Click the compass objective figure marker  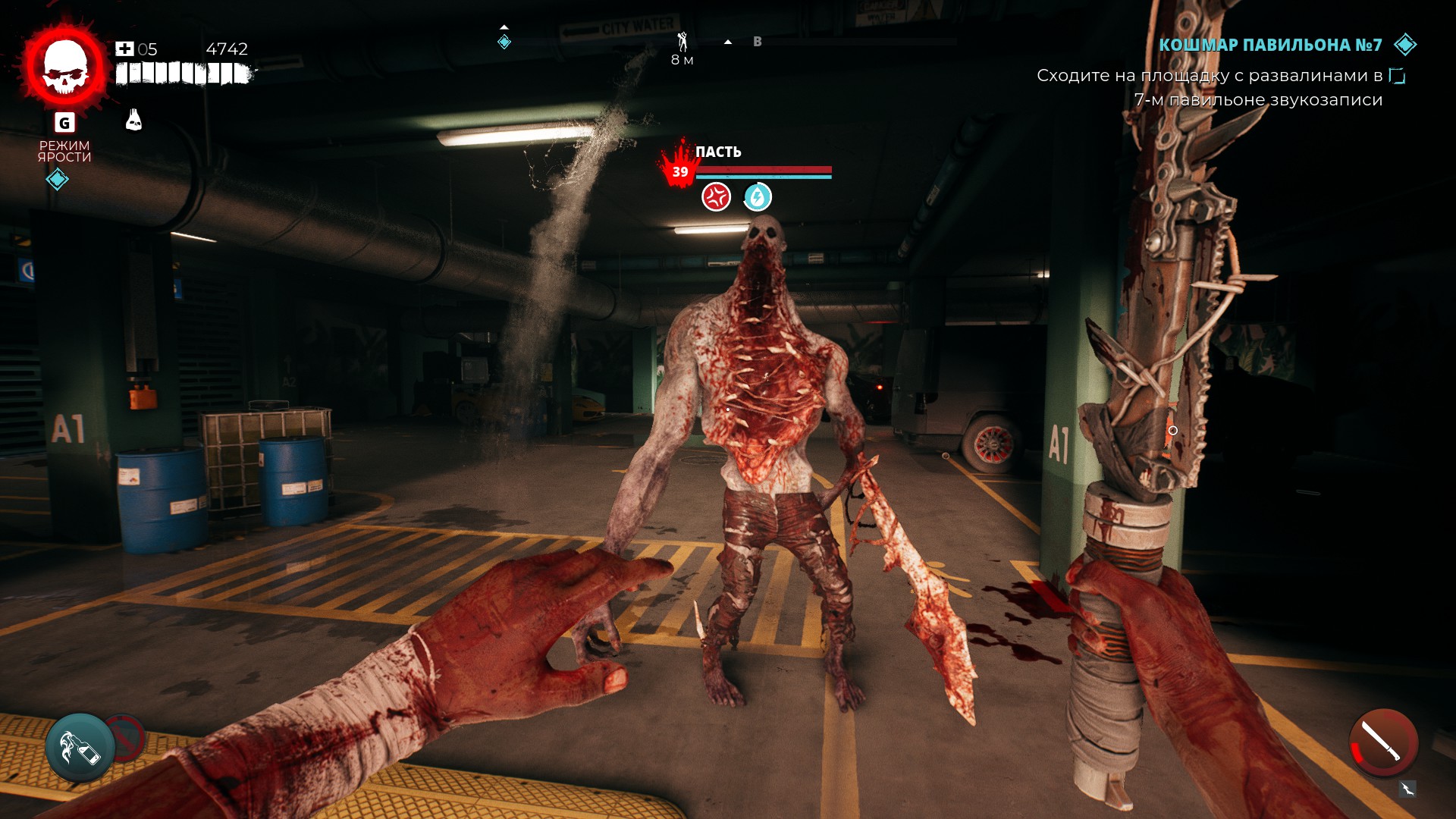click(682, 42)
